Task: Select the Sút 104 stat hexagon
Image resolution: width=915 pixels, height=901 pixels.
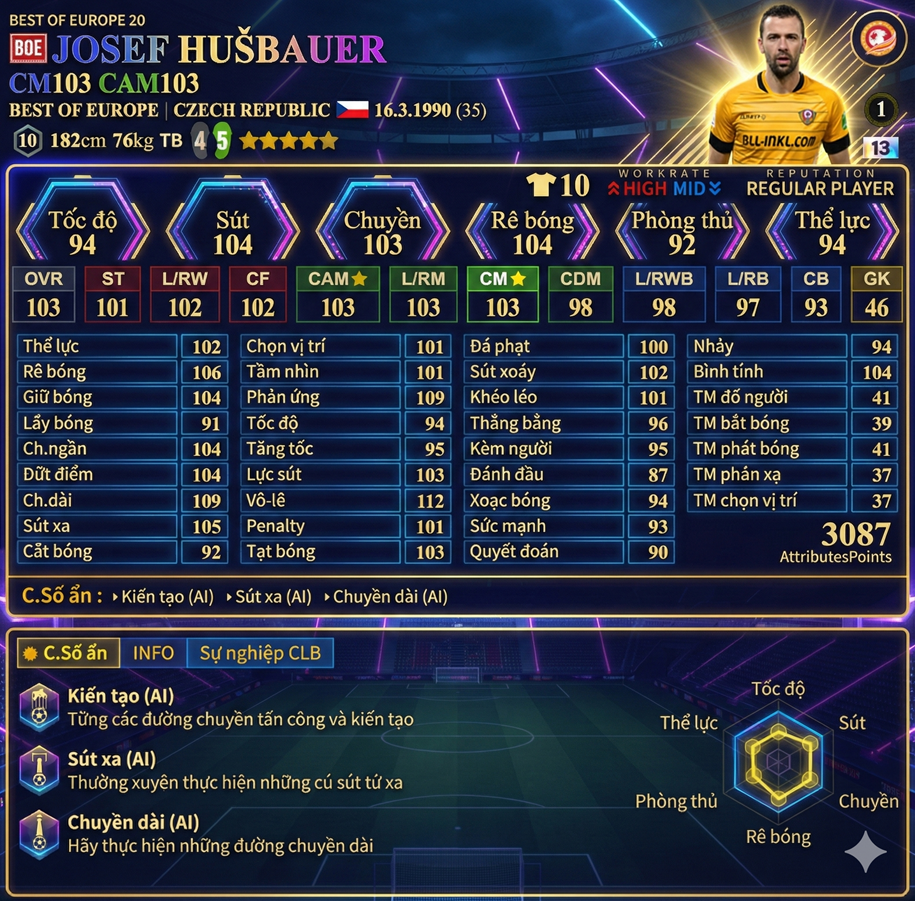Action: coord(232,232)
